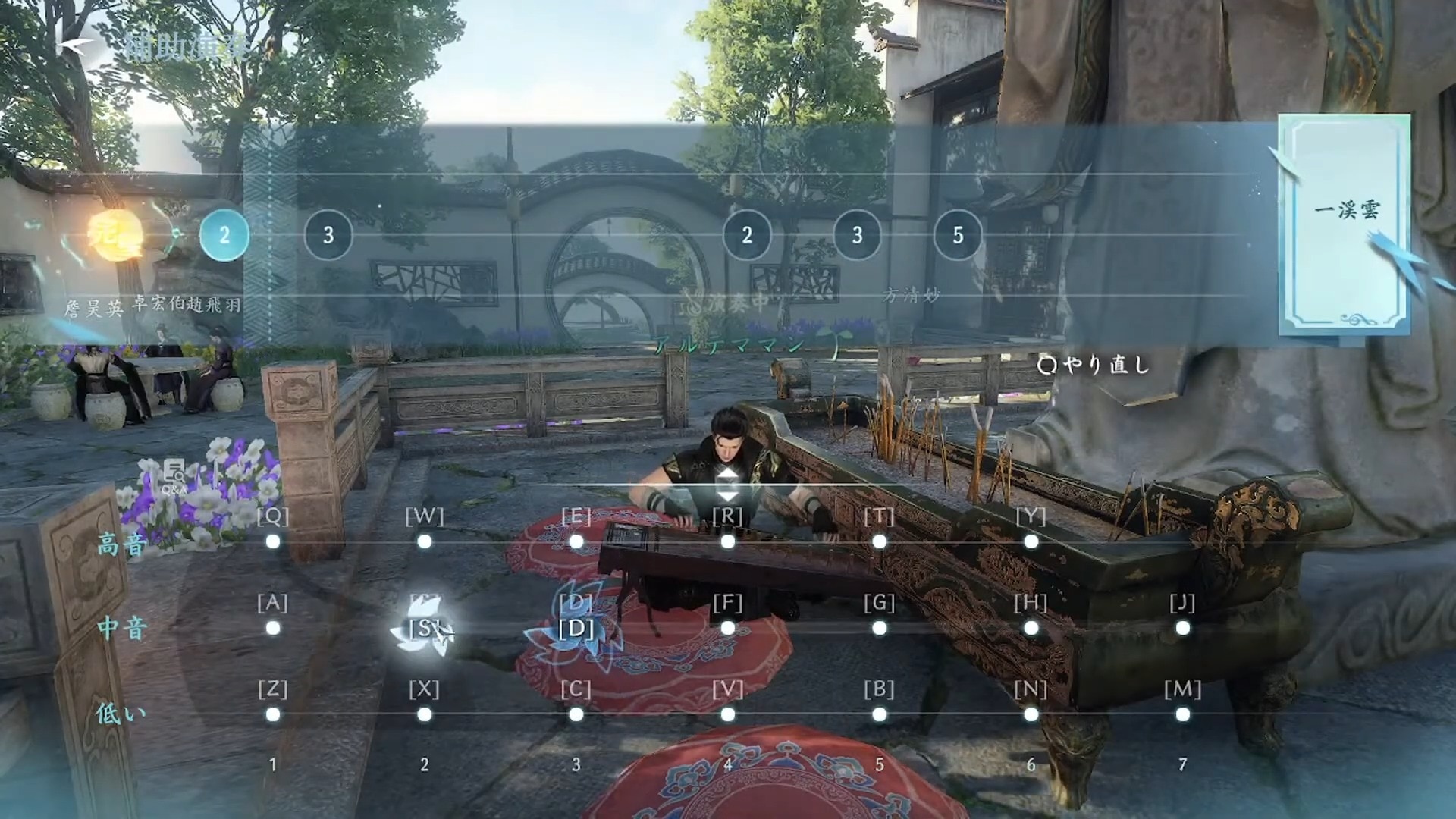The width and height of the screenshot is (1456, 819).
Task: Open the 一溪雲 song card
Action: [1344, 224]
